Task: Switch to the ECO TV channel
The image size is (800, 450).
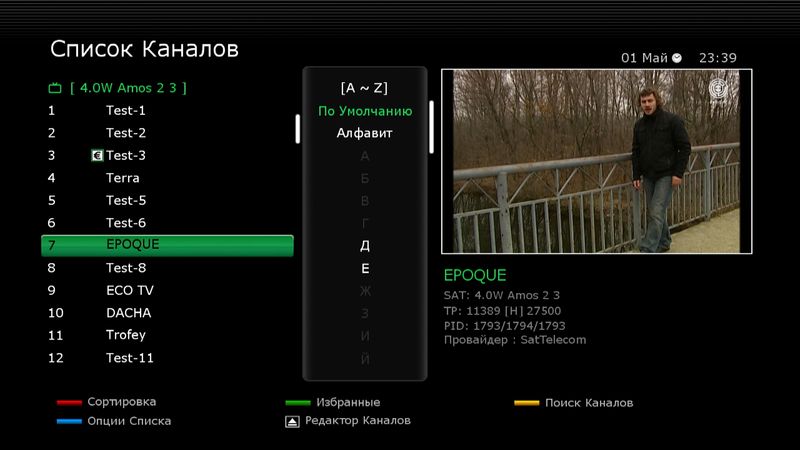Action: click(130, 290)
